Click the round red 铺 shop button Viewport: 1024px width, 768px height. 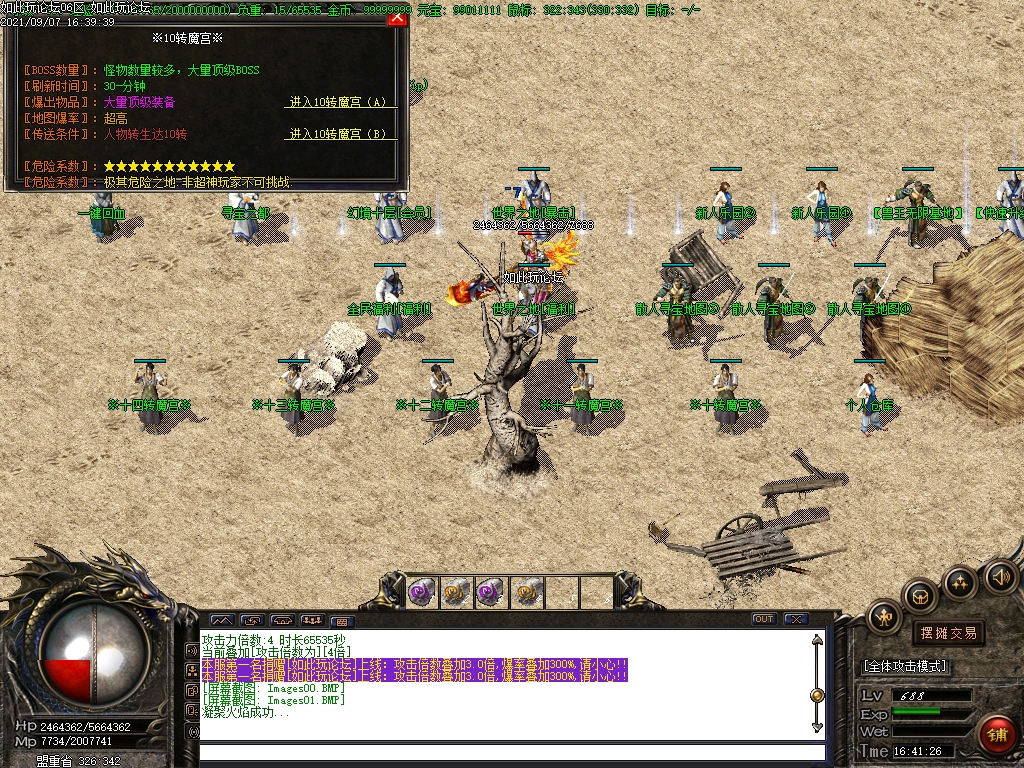tap(996, 735)
